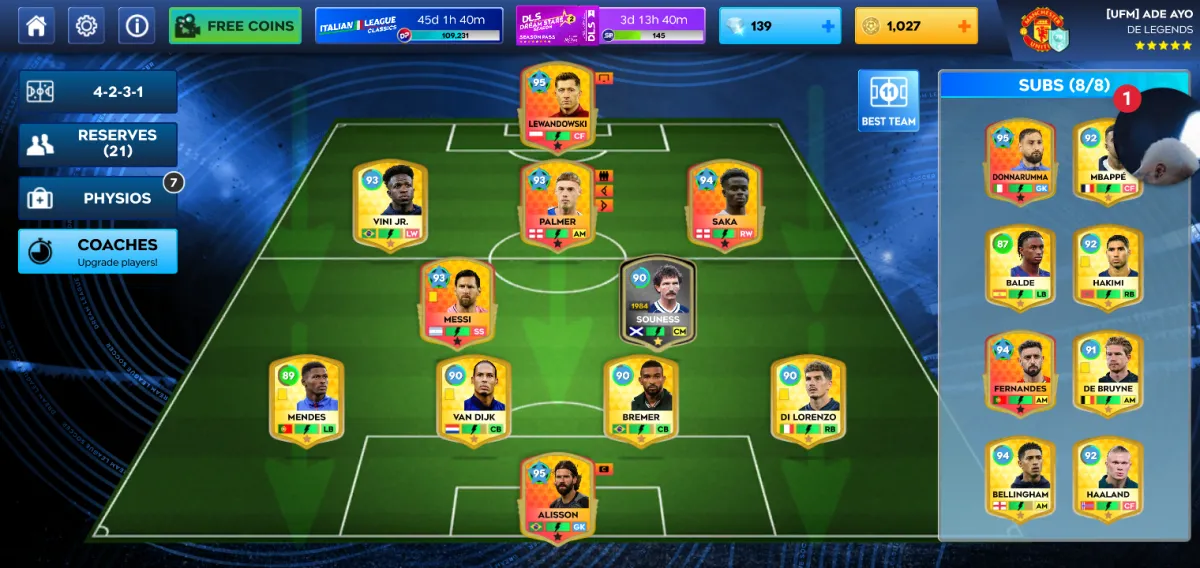Tap the Free Coins button

(x=235, y=26)
